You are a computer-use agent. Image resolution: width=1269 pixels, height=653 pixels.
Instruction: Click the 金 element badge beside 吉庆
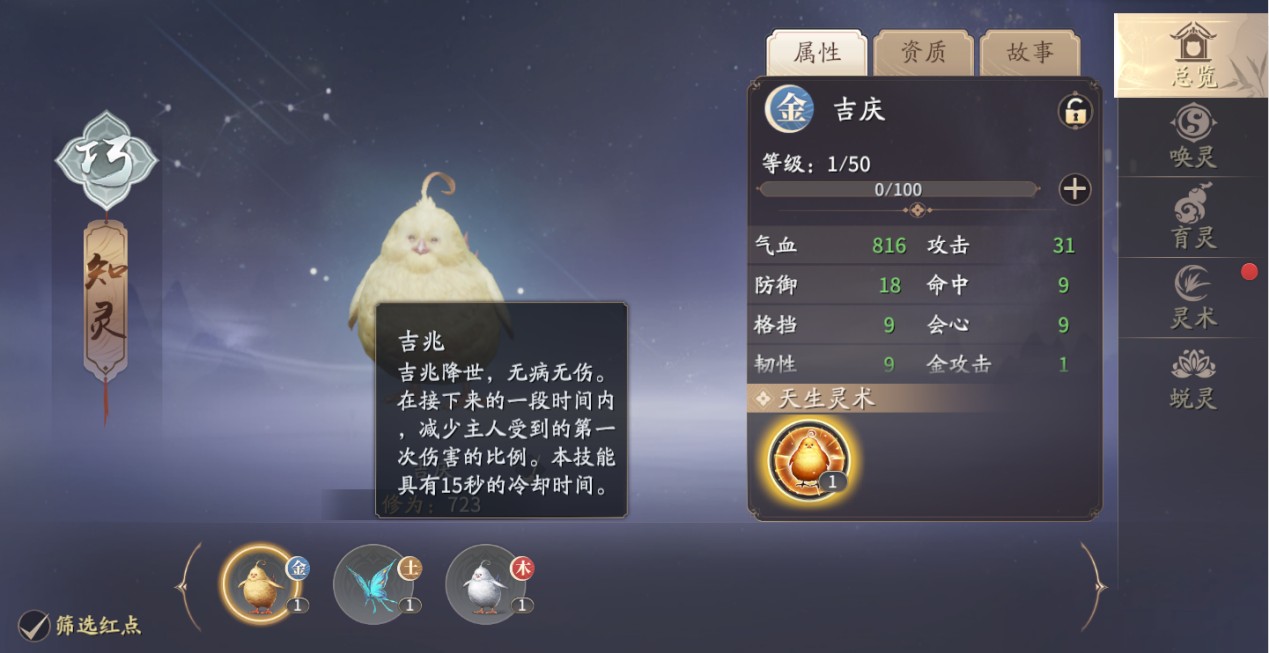point(789,109)
